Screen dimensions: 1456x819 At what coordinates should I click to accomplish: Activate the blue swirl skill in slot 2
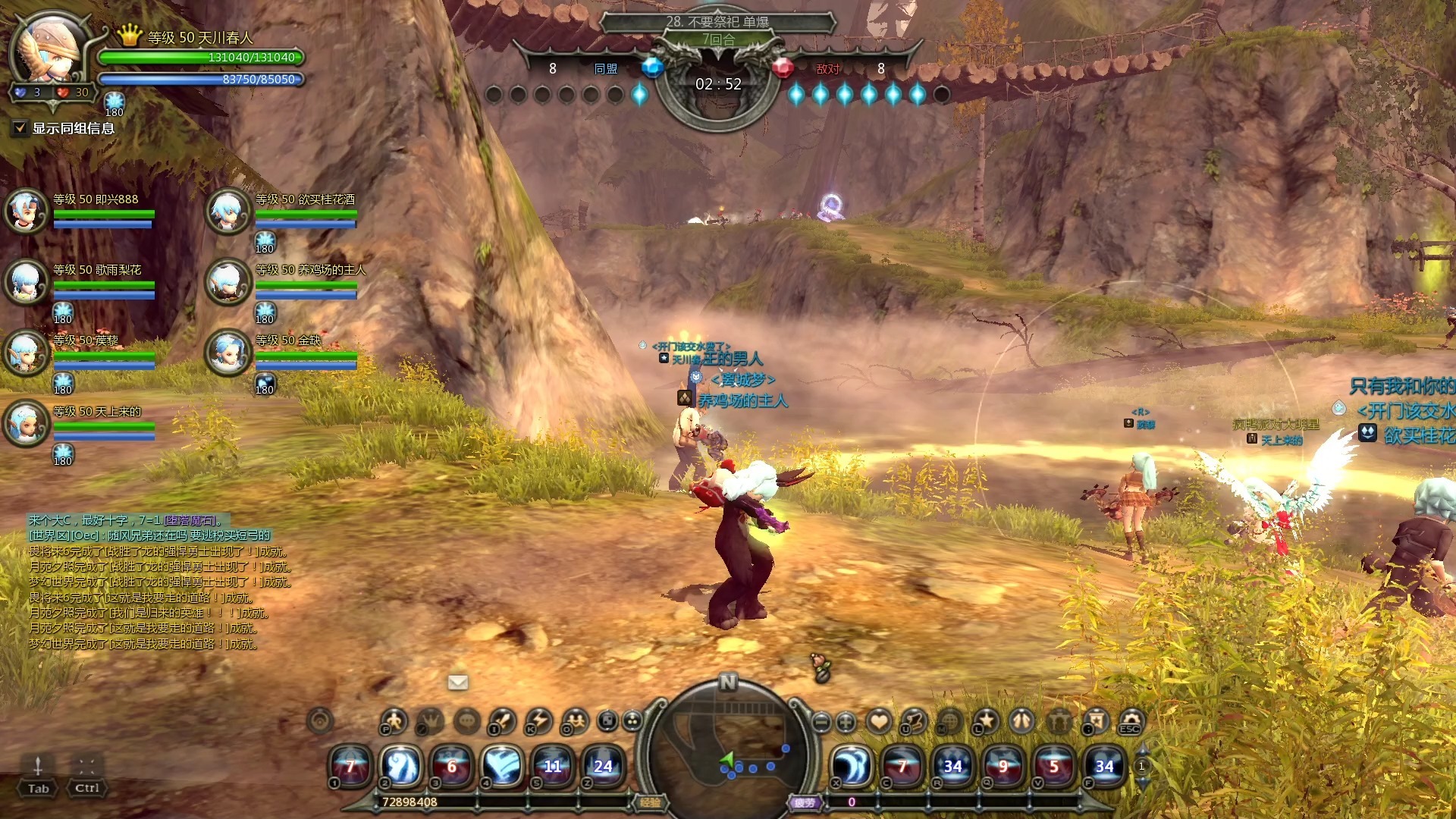pyautogui.click(x=401, y=766)
